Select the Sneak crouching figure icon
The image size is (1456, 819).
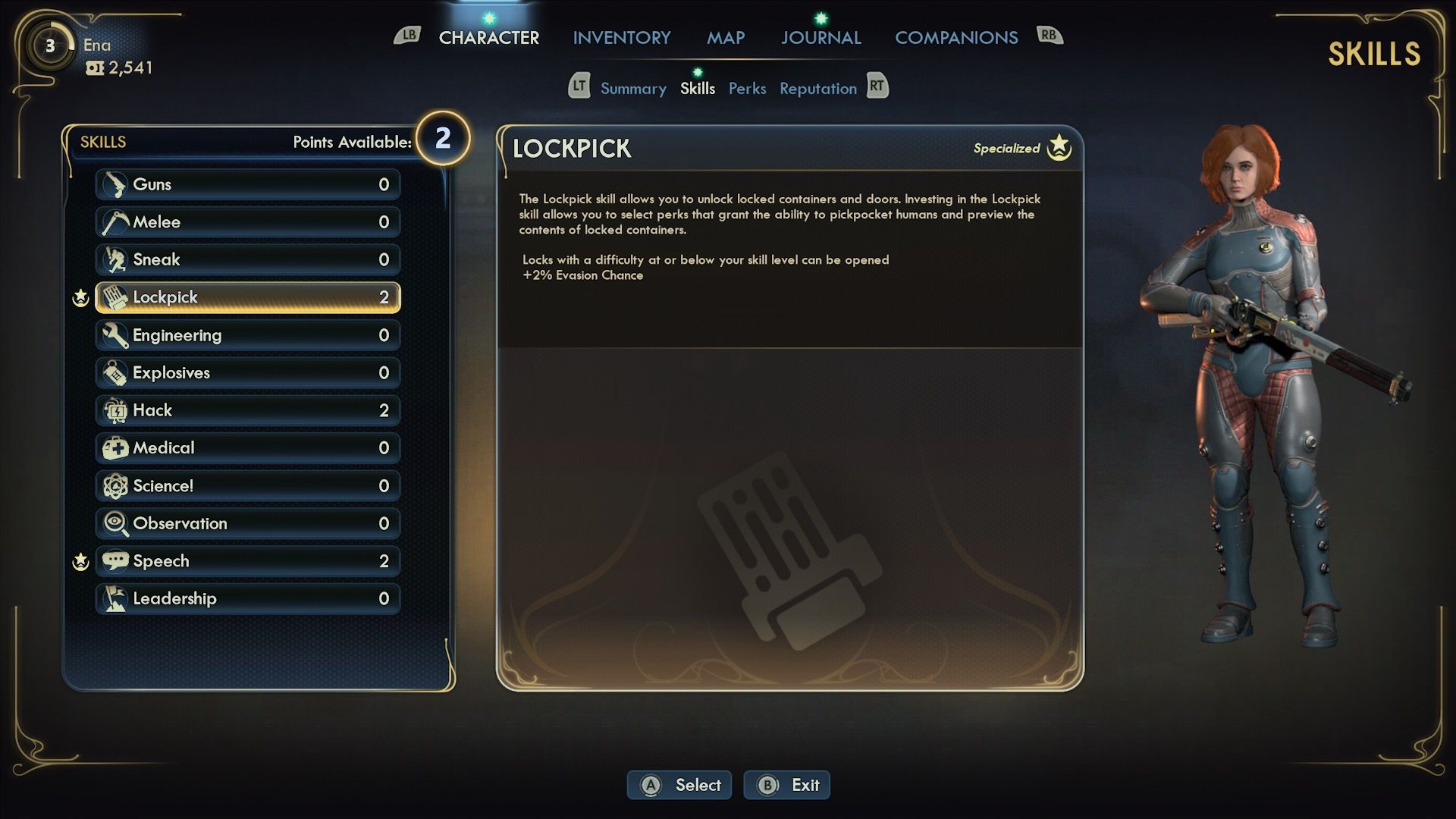point(114,259)
